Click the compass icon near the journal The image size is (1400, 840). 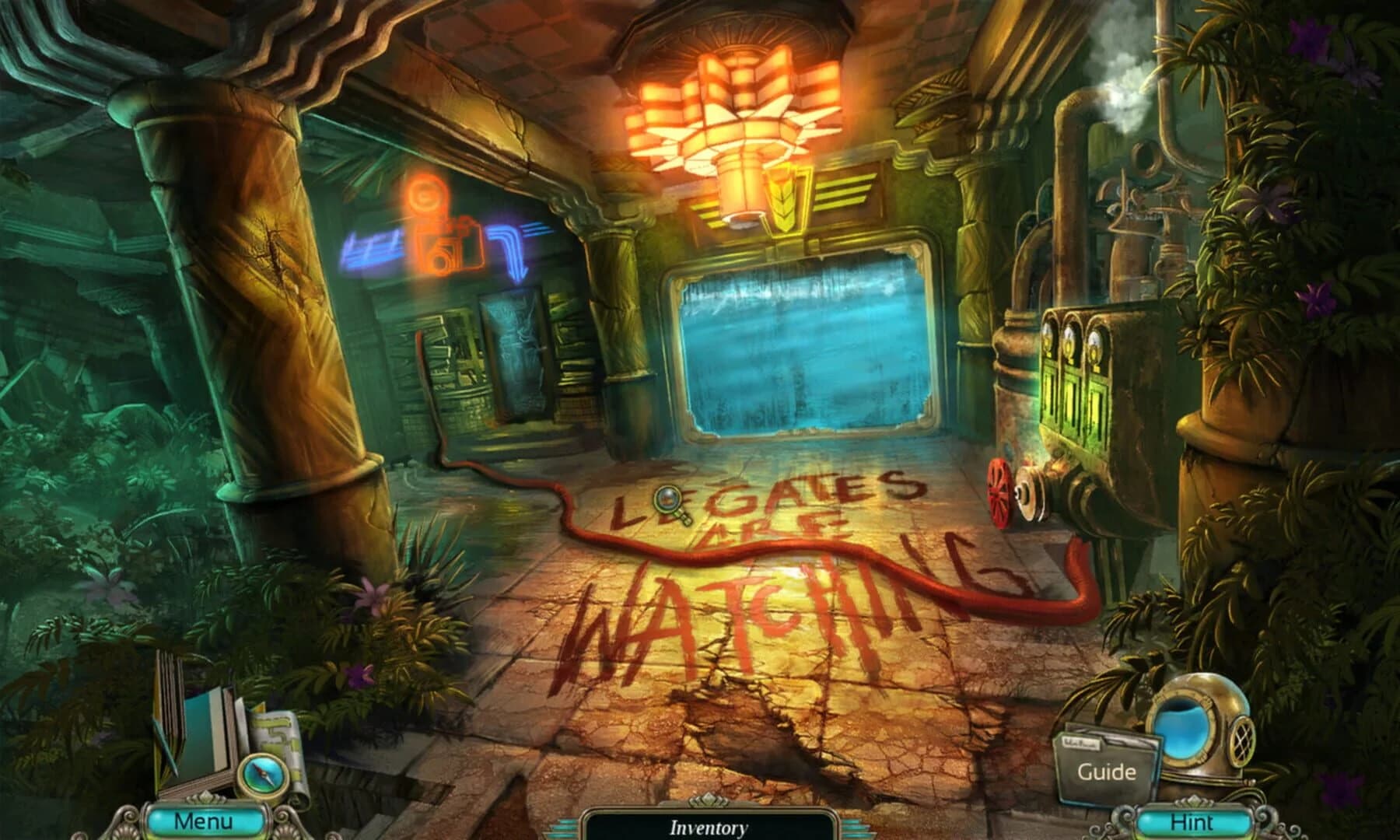click(262, 774)
